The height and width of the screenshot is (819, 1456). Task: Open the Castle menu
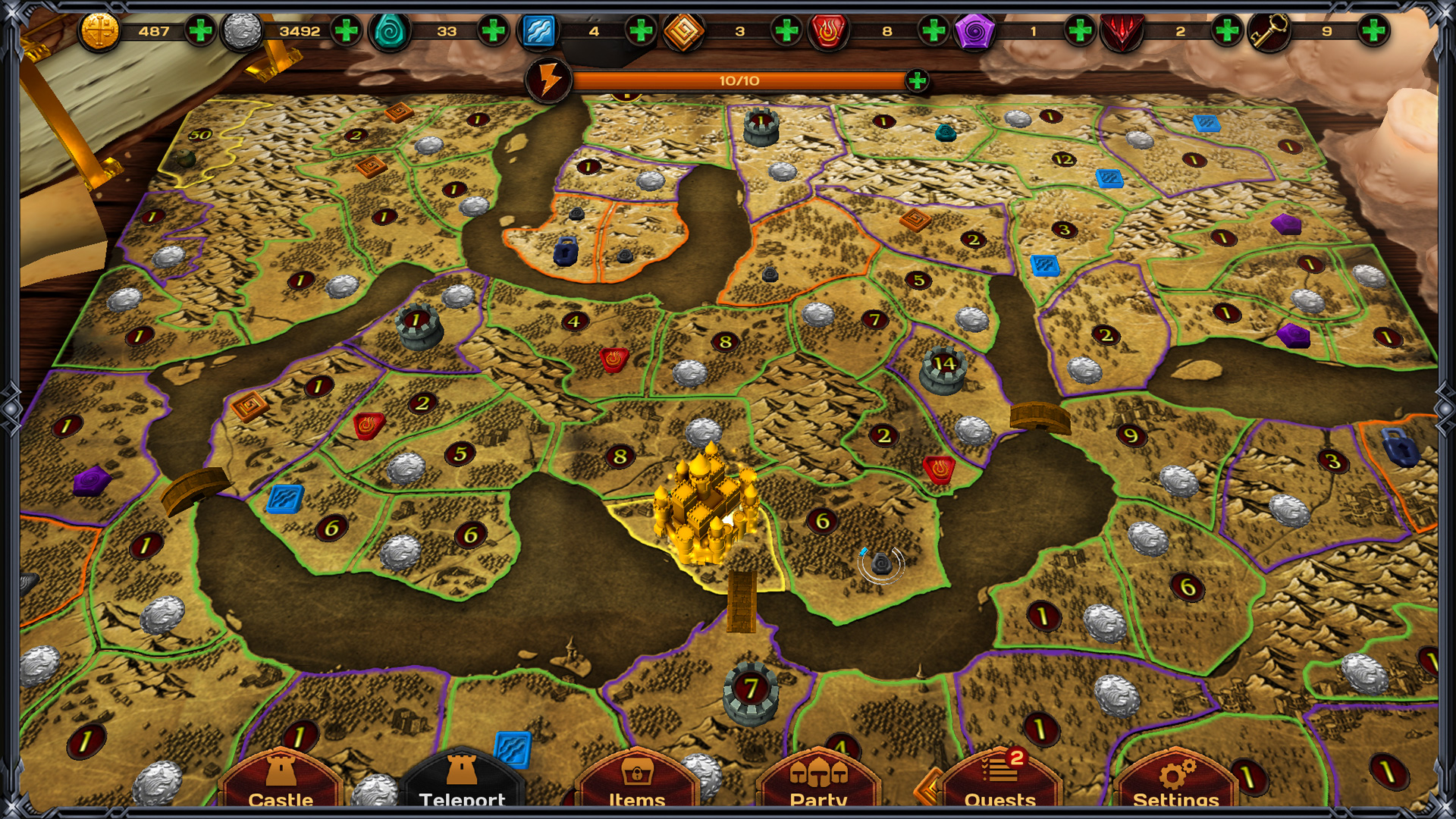click(281, 781)
